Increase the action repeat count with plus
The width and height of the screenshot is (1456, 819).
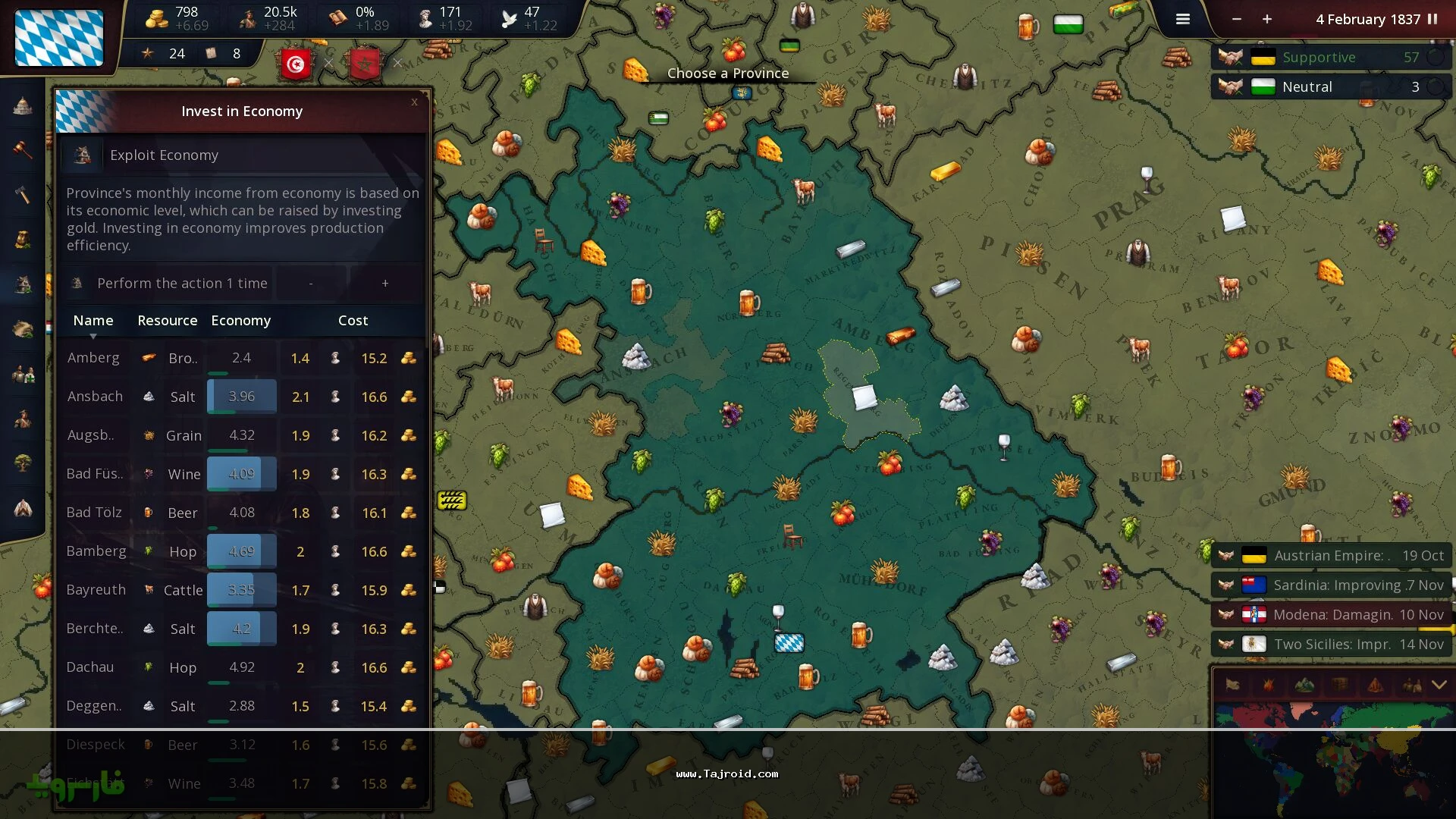pos(385,283)
